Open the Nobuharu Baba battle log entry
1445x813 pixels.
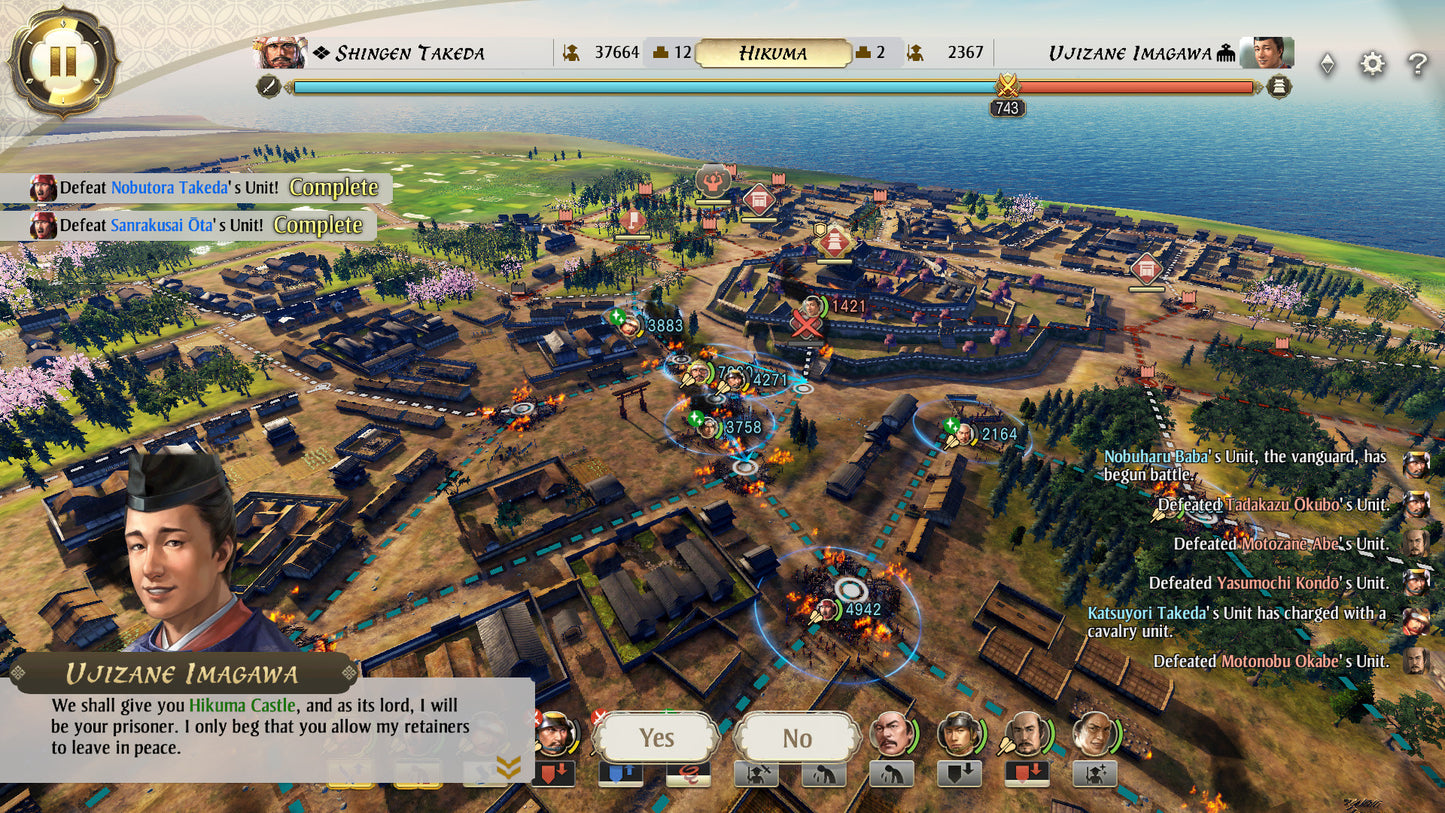[1245, 465]
